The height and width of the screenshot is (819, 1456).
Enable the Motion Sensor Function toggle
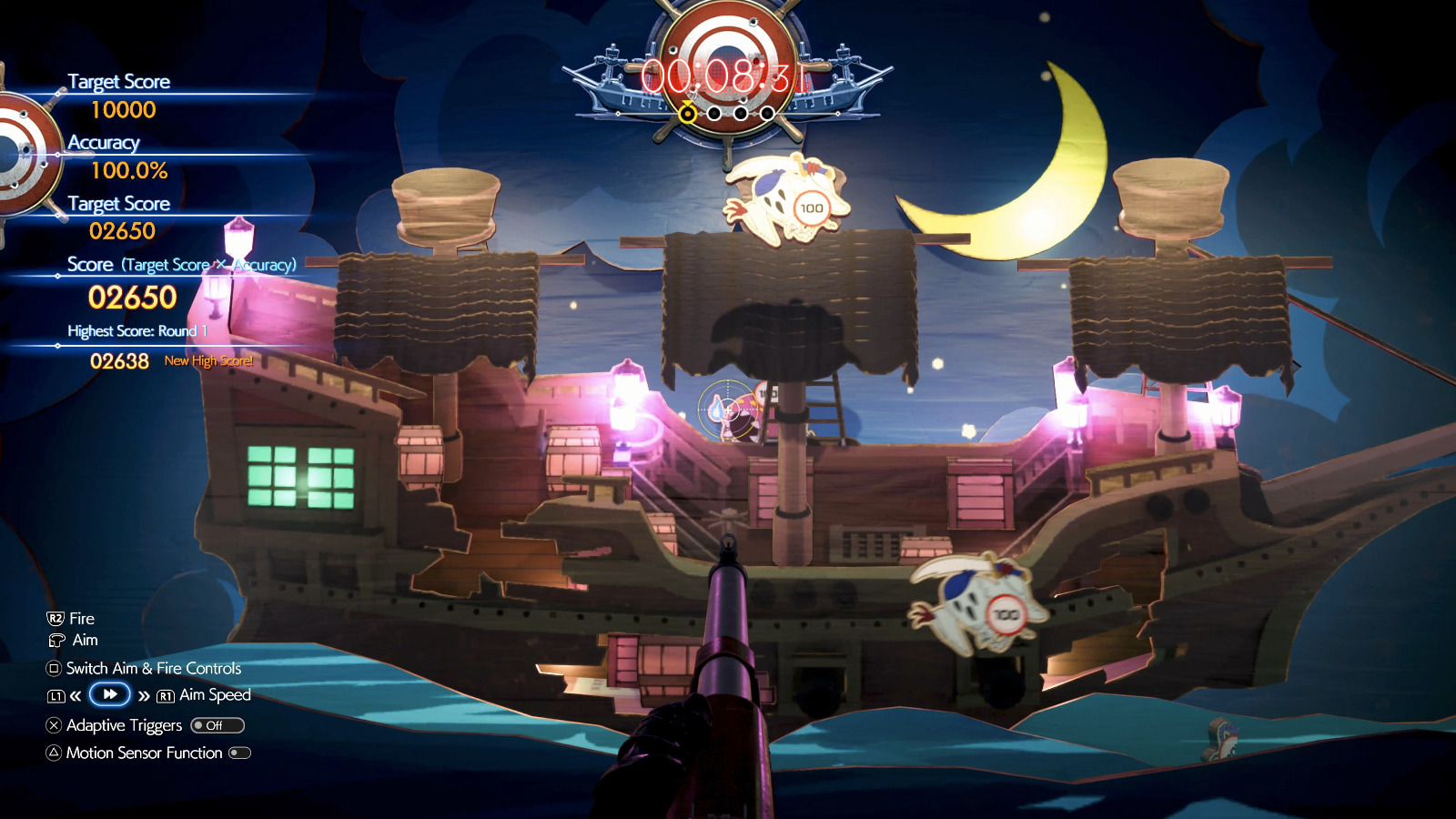(239, 753)
